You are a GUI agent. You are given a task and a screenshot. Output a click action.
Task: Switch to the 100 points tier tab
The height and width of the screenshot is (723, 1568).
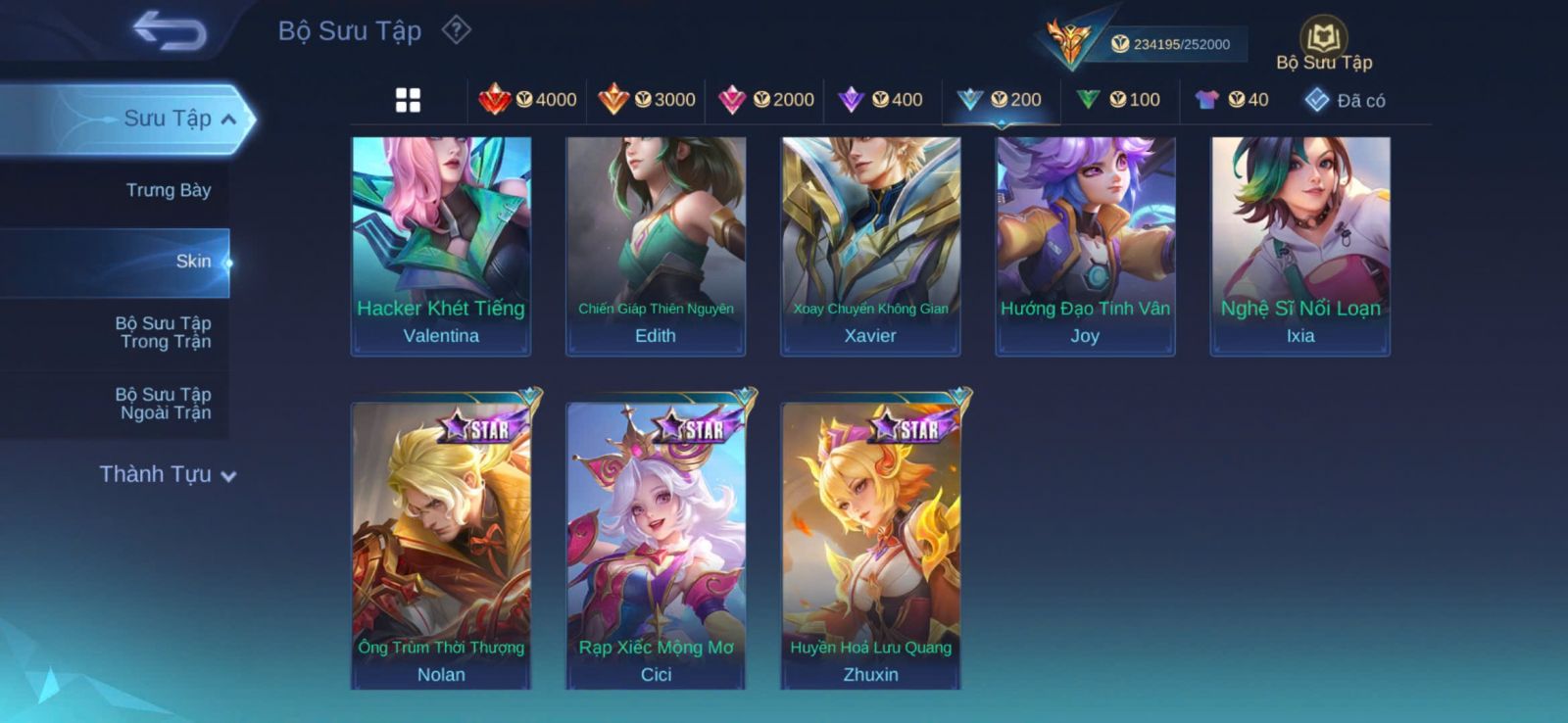tap(1118, 100)
